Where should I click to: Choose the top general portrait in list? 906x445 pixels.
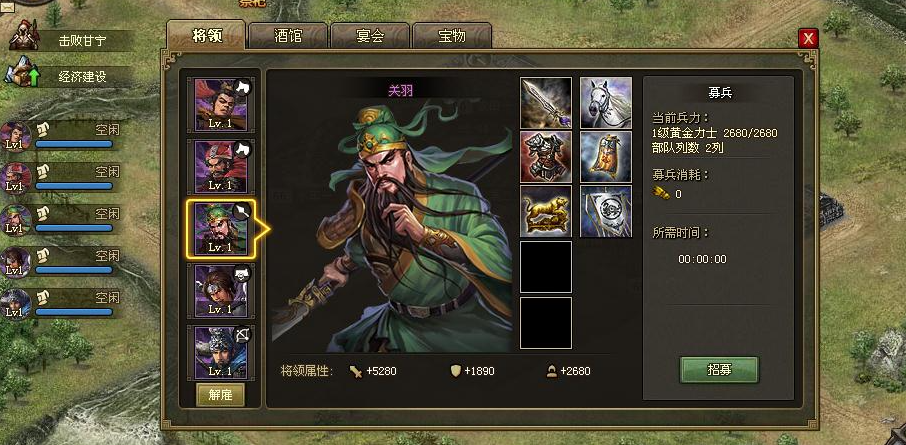[220, 105]
